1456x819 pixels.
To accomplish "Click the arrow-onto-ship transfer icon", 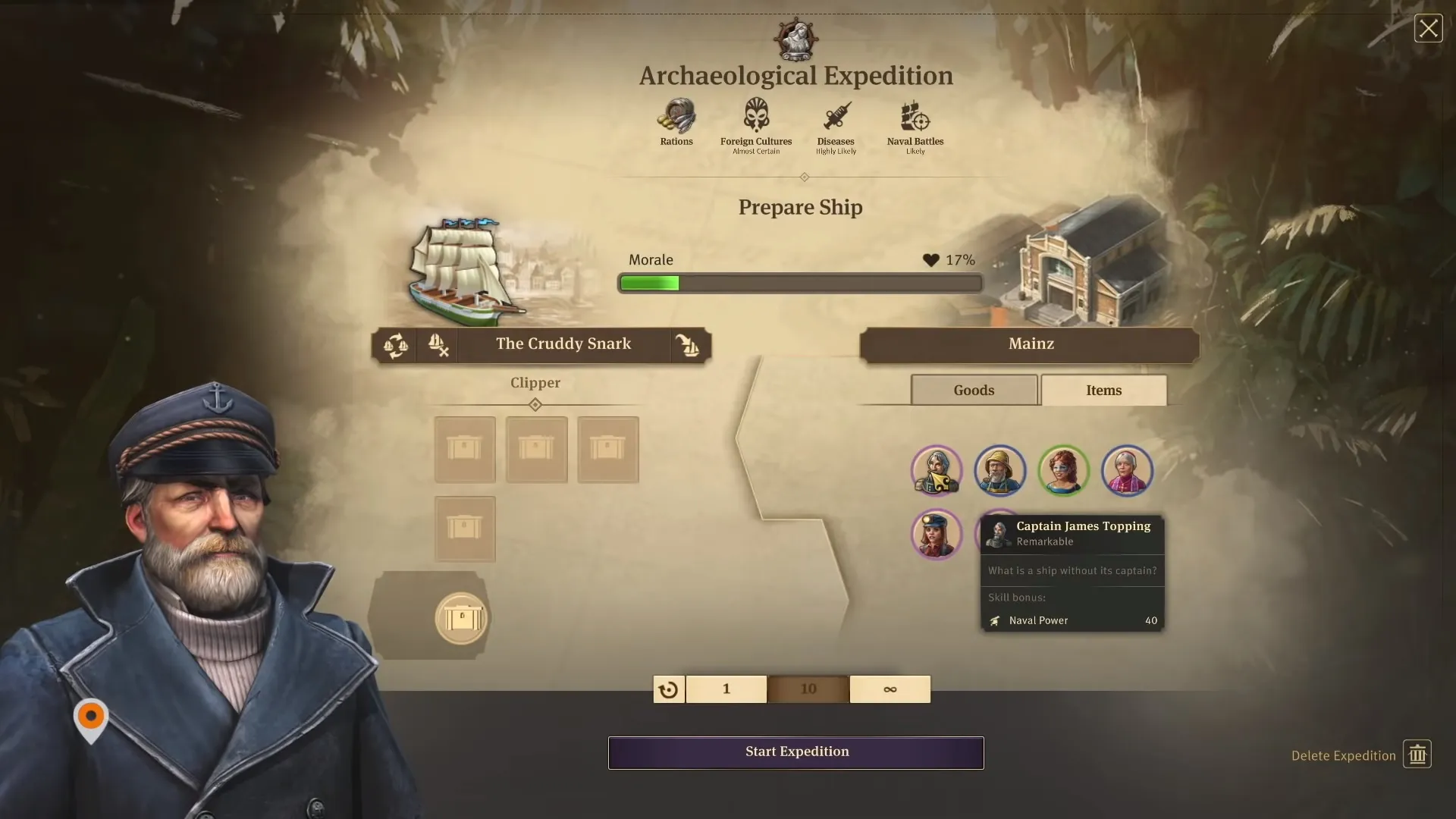I will point(688,345).
